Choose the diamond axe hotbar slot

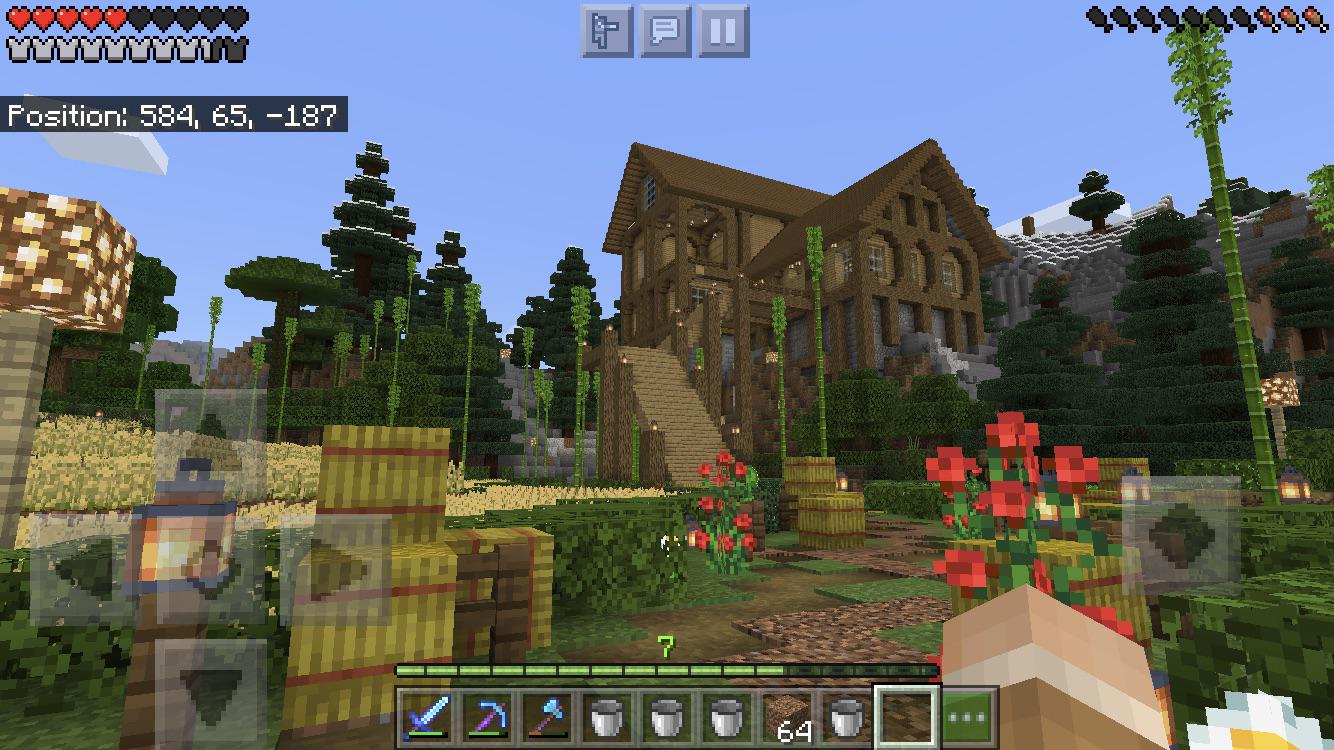pyautogui.click(x=547, y=716)
